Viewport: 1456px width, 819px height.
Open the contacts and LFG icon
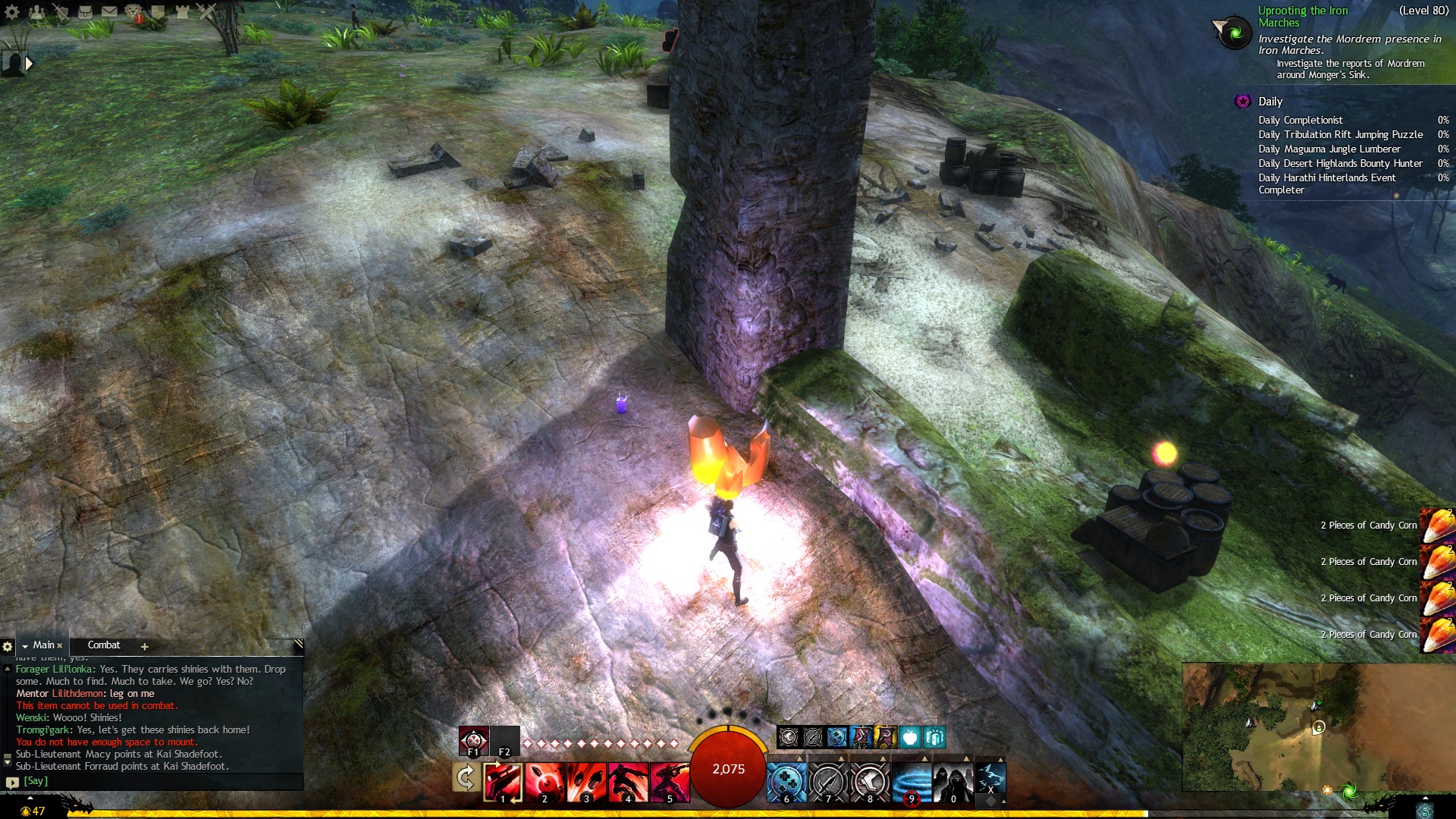coord(36,11)
